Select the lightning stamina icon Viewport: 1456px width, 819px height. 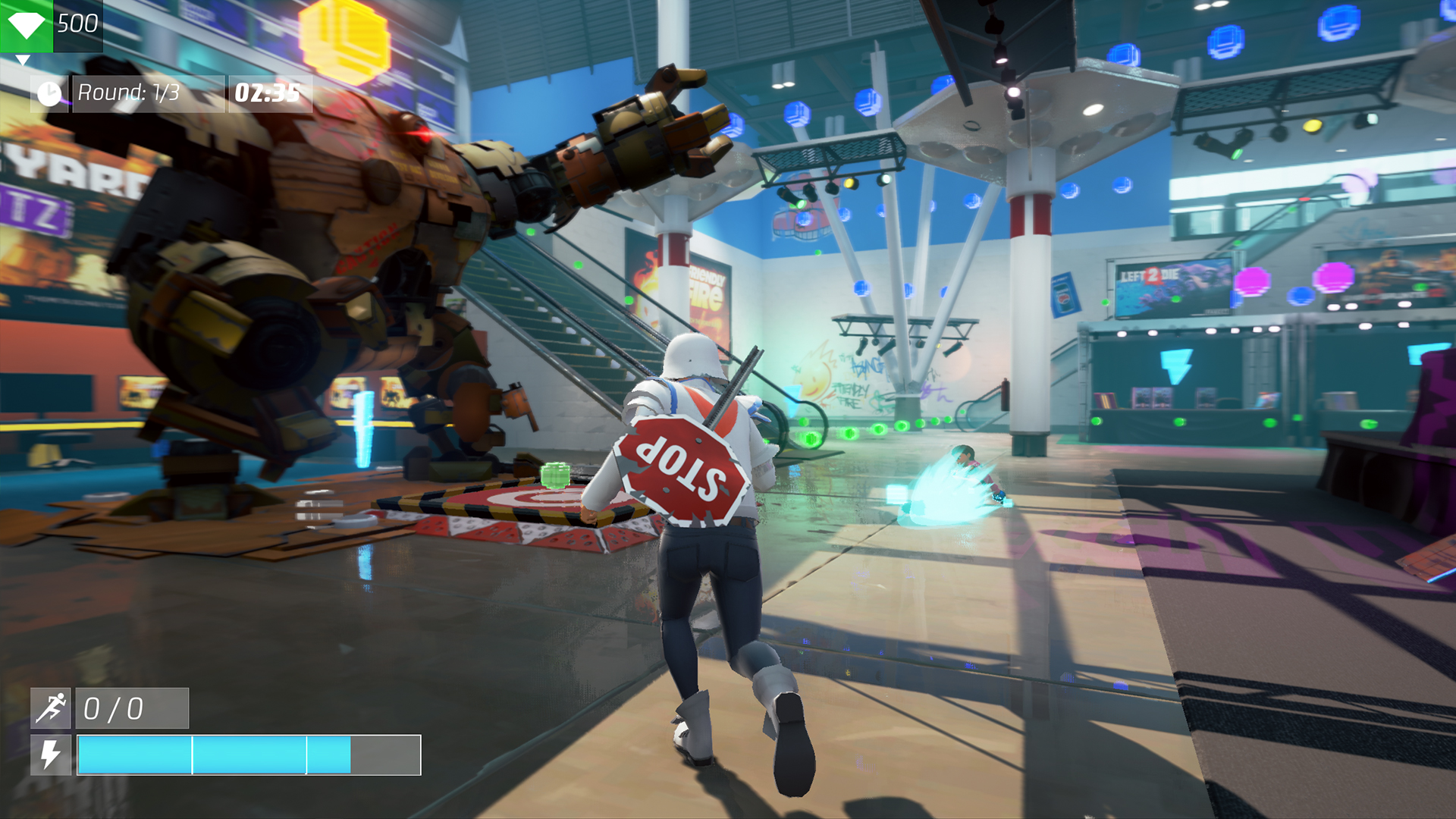coord(50,755)
